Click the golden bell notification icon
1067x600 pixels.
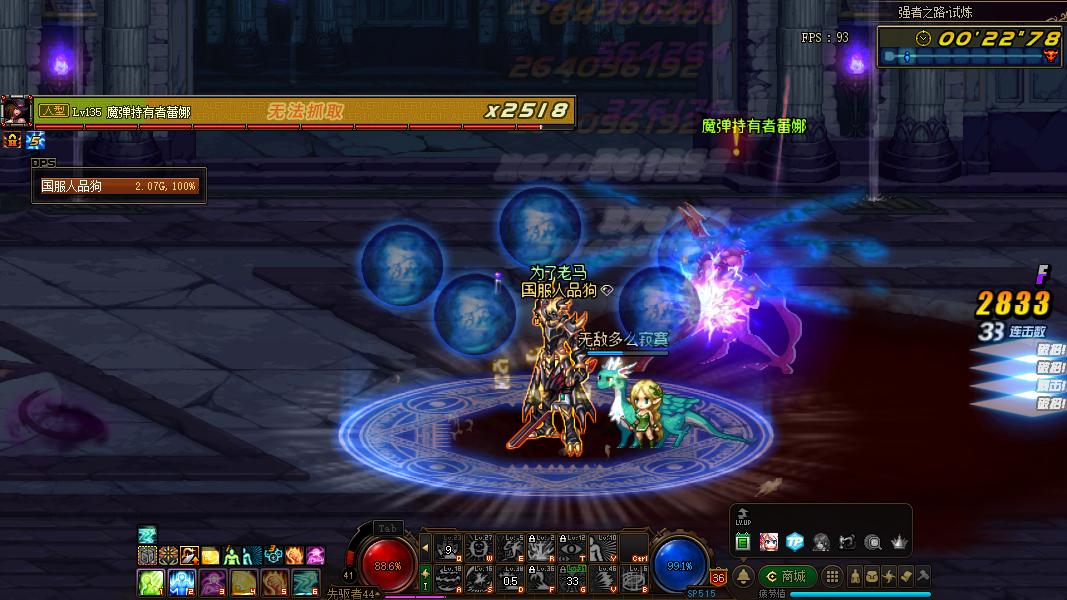743,577
